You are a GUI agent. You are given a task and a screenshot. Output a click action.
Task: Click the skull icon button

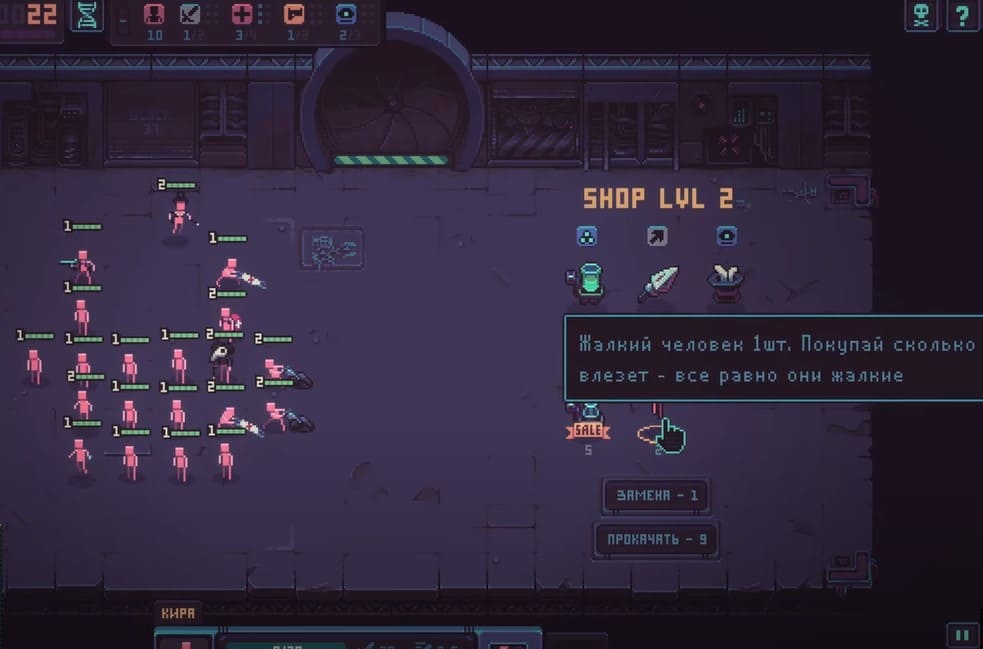(921, 15)
